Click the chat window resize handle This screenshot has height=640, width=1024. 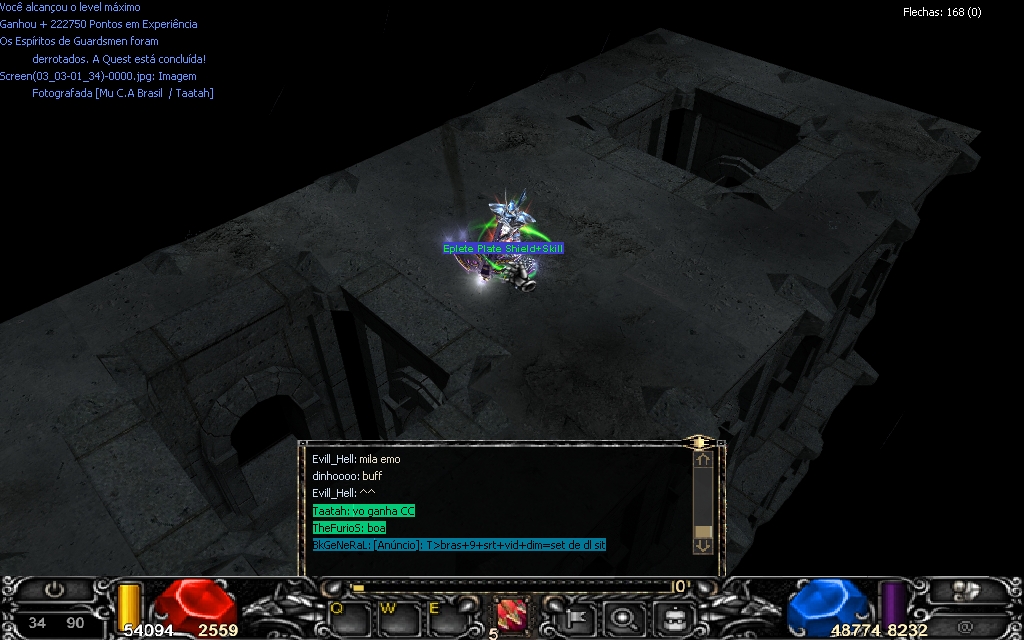(699, 441)
